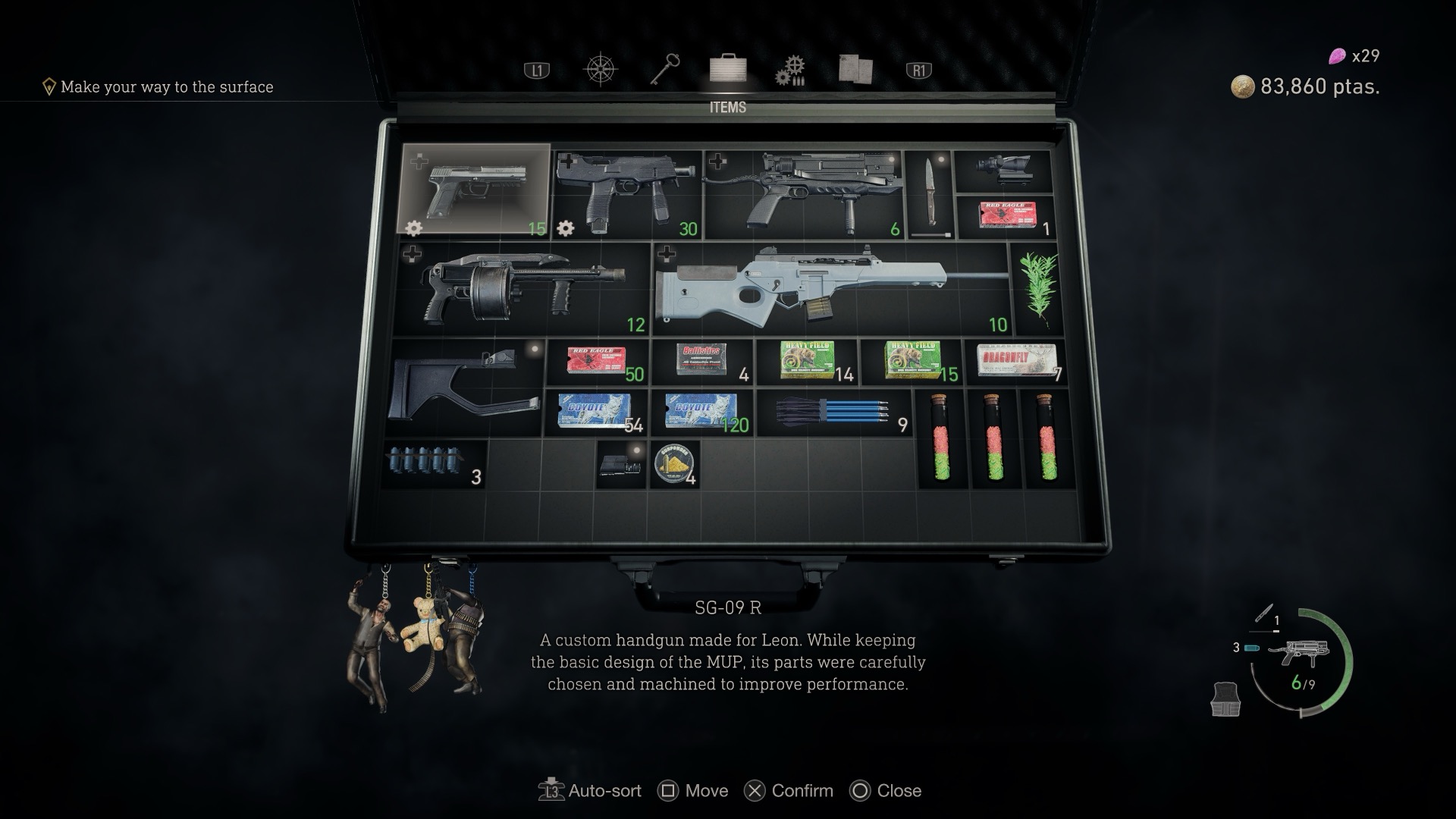The width and height of the screenshot is (1456, 819).
Task: Choose the Red Eagle ammo box with 50
Action: (597, 362)
